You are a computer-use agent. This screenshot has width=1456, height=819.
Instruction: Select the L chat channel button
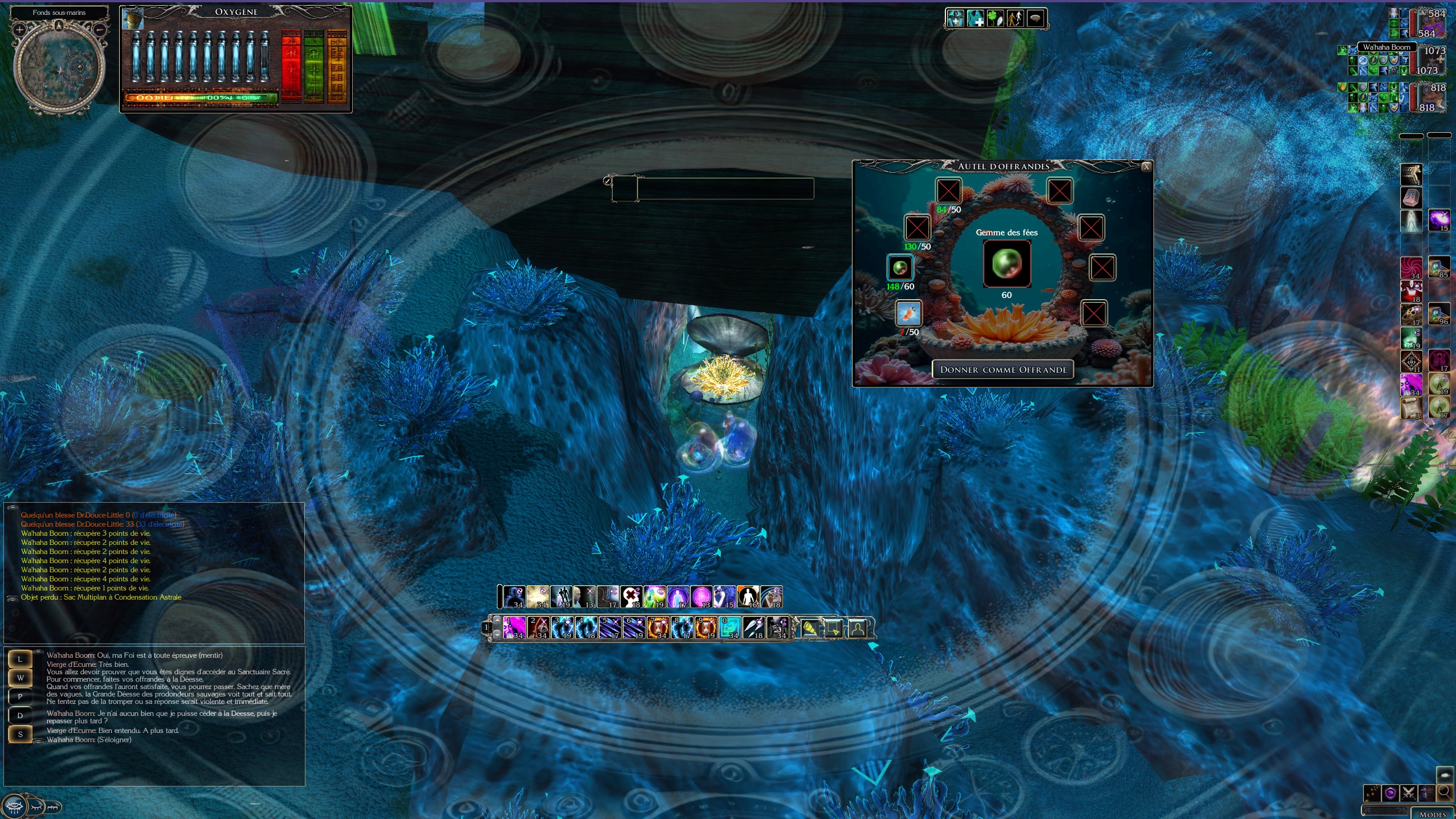[x=20, y=659]
